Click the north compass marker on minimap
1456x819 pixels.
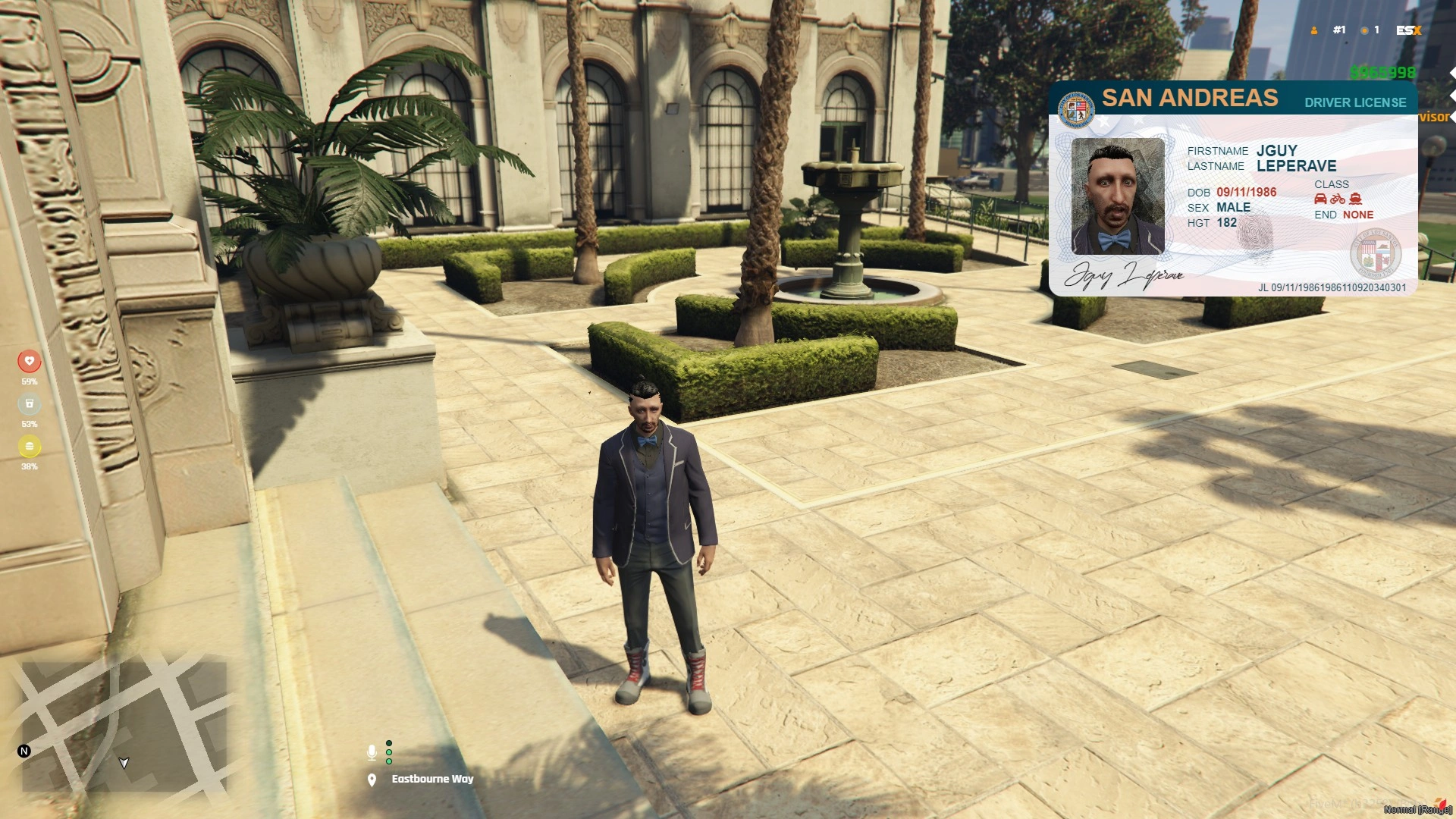tap(24, 751)
